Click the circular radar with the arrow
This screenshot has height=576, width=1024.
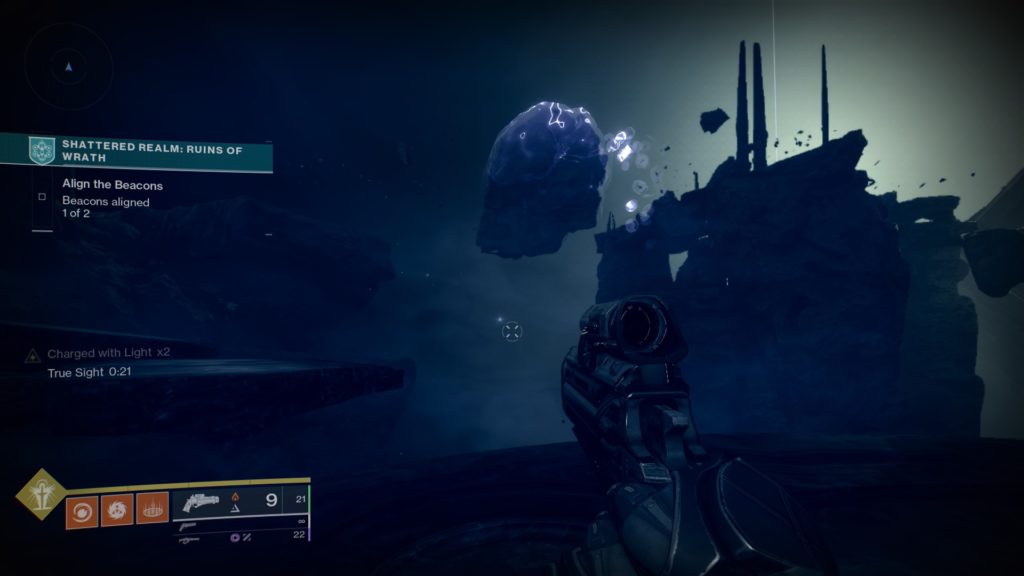(68, 66)
